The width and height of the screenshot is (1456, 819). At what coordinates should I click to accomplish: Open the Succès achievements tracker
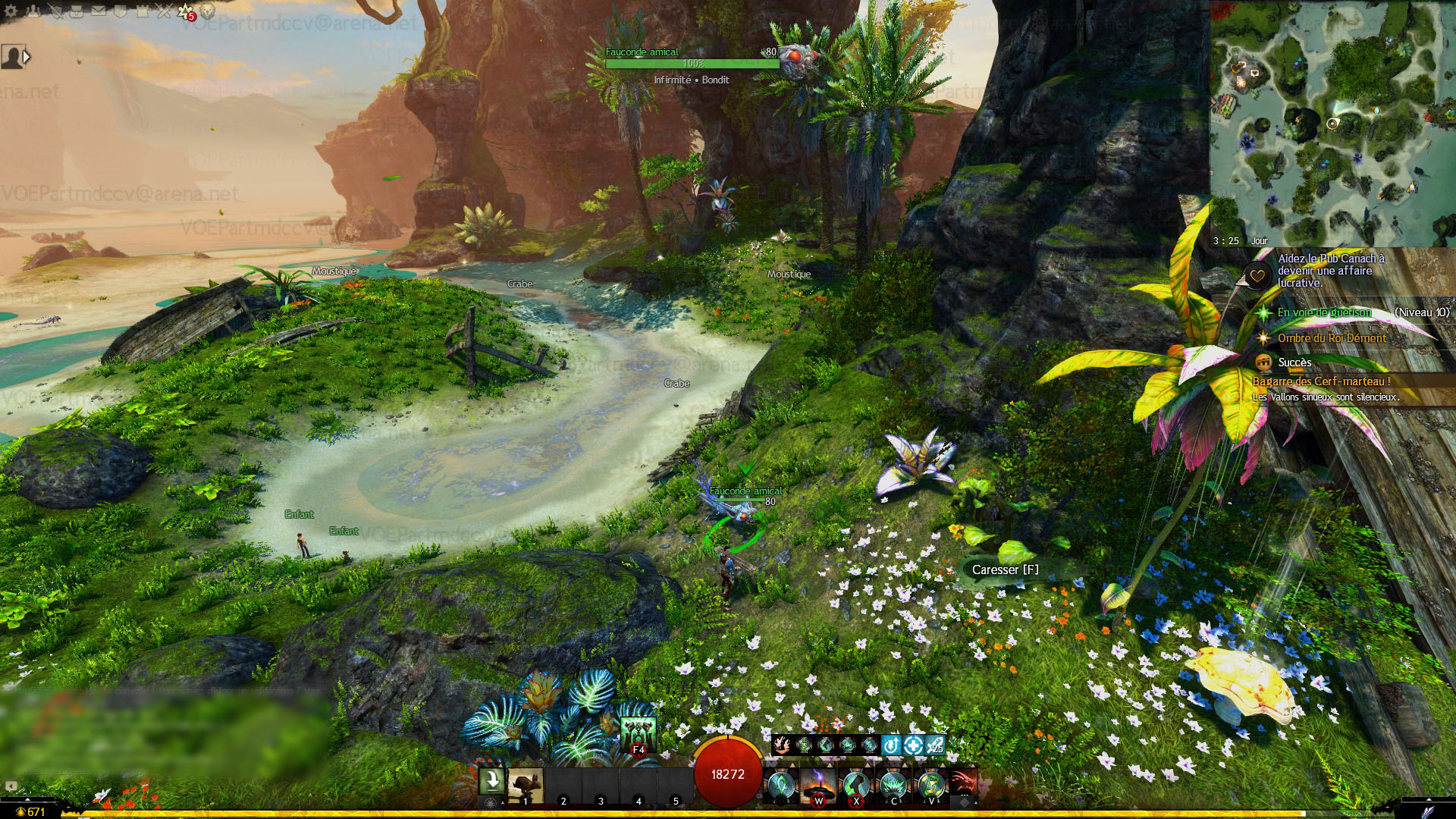click(1294, 362)
